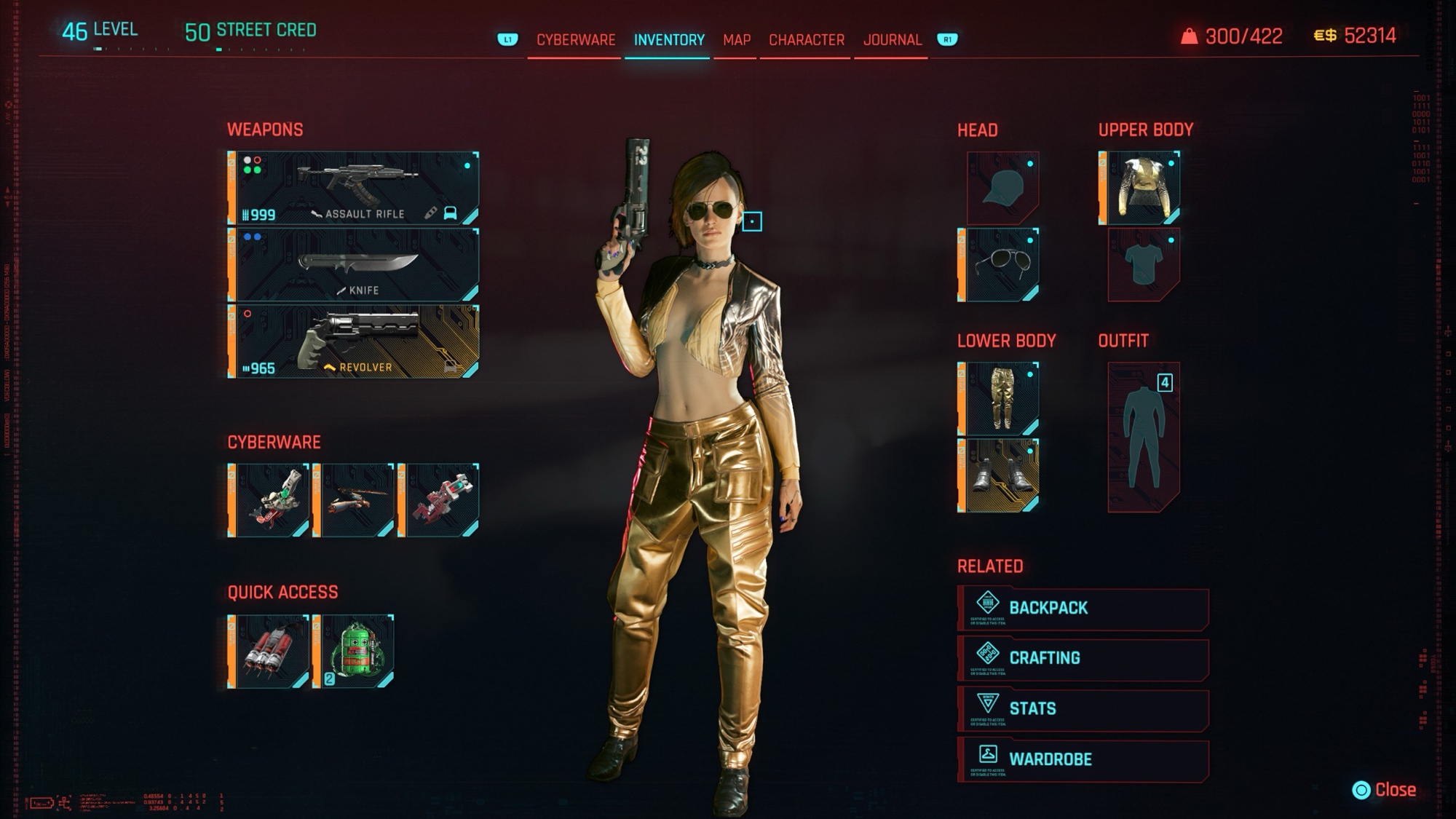
Task: Open the Crafting menu
Action: [1083, 659]
